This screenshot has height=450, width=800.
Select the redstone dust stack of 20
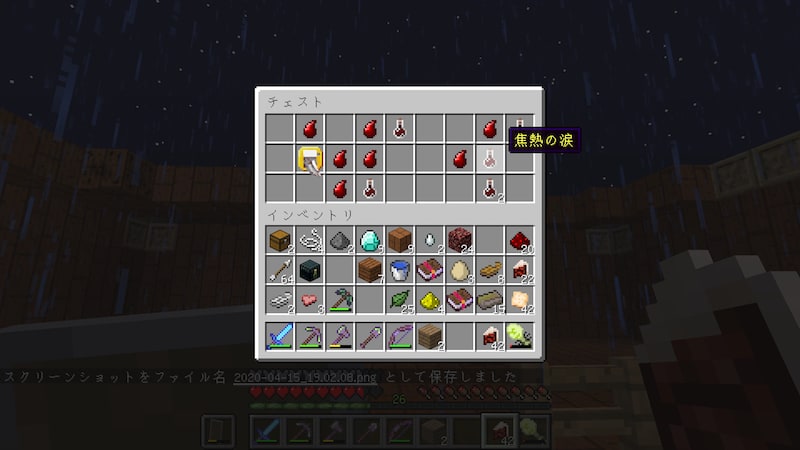tap(520, 240)
